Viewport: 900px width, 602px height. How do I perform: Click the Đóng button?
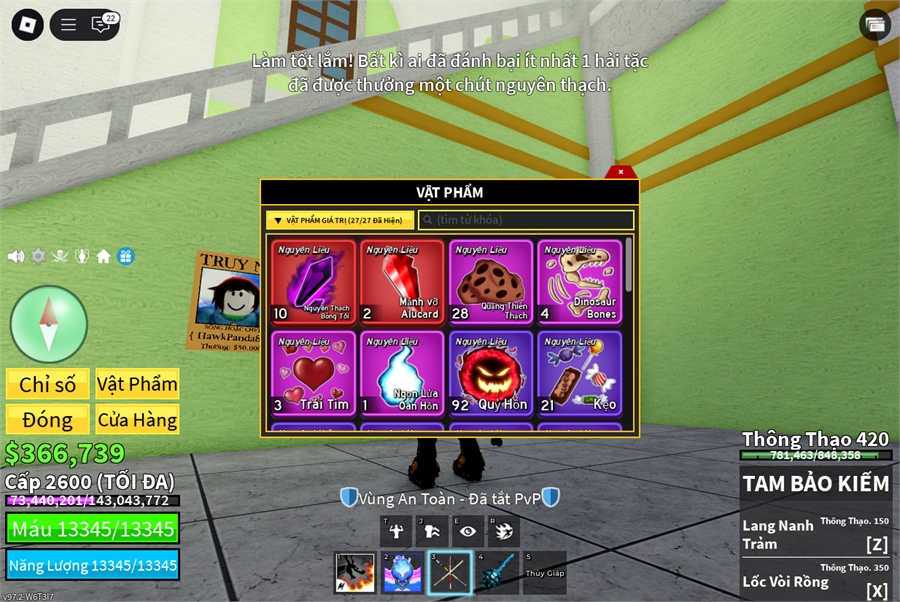tap(48, 420)
